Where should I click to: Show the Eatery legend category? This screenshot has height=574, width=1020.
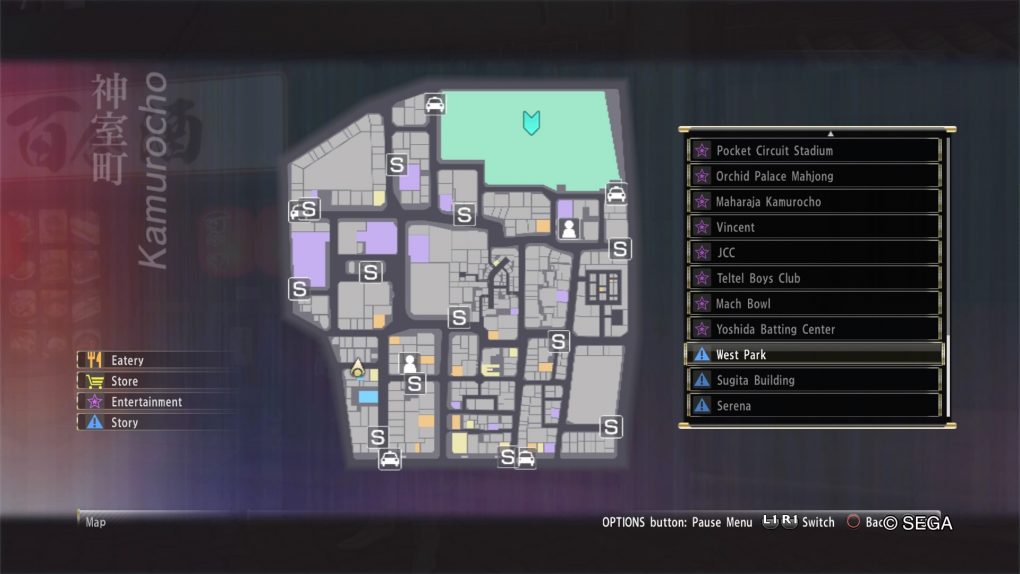click(x=127, y=360)
